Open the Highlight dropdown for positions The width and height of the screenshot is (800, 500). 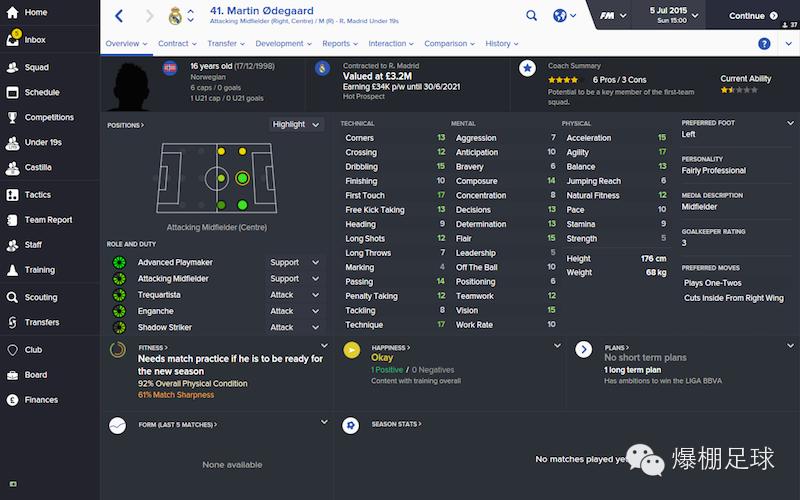296,124
